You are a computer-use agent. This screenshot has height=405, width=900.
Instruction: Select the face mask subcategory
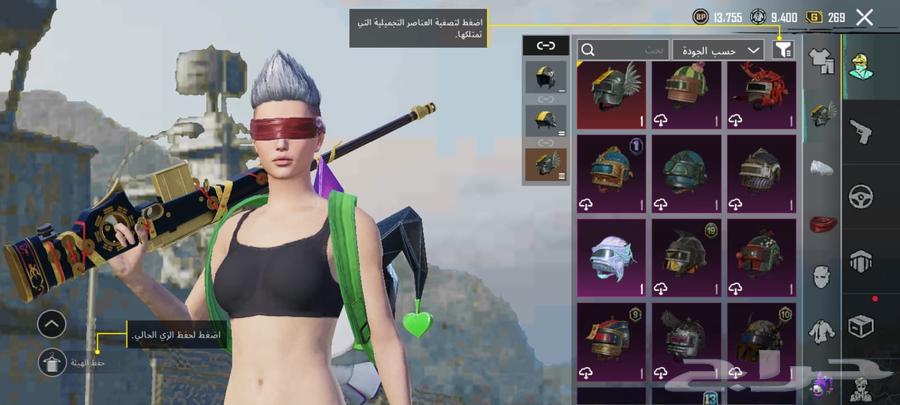[821, 276]
